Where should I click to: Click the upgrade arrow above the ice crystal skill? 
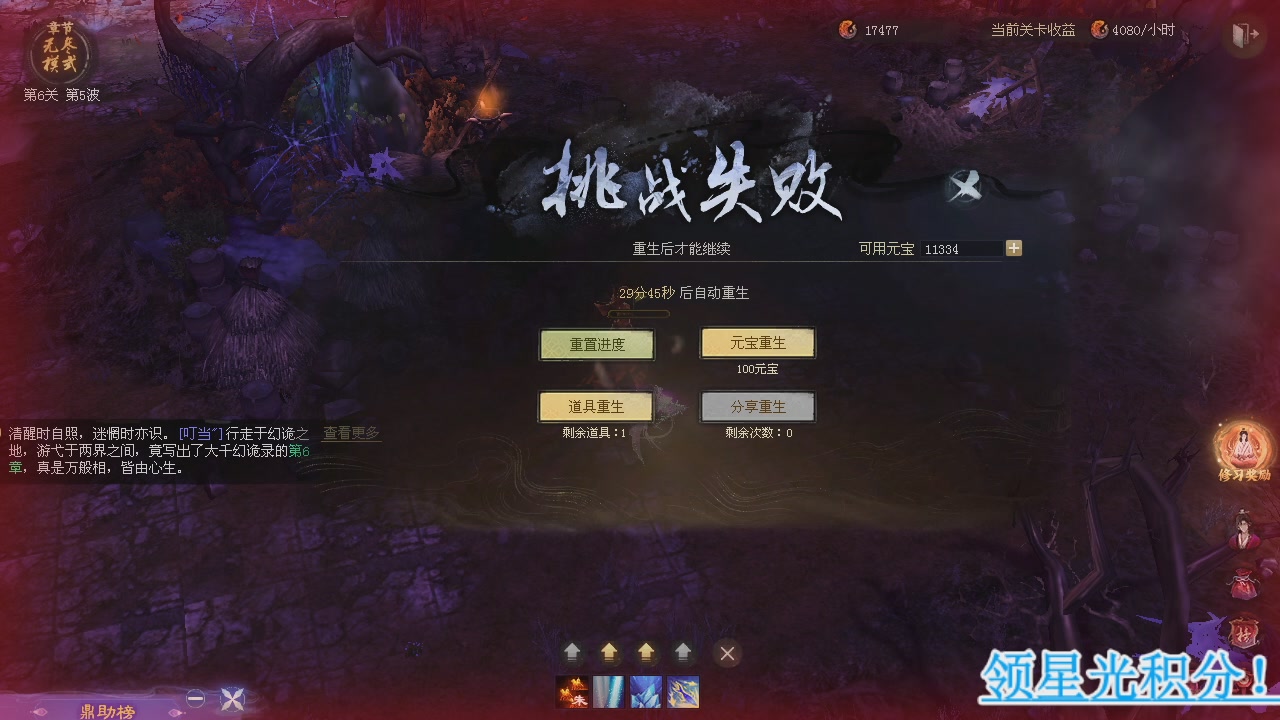click(646, 653)
